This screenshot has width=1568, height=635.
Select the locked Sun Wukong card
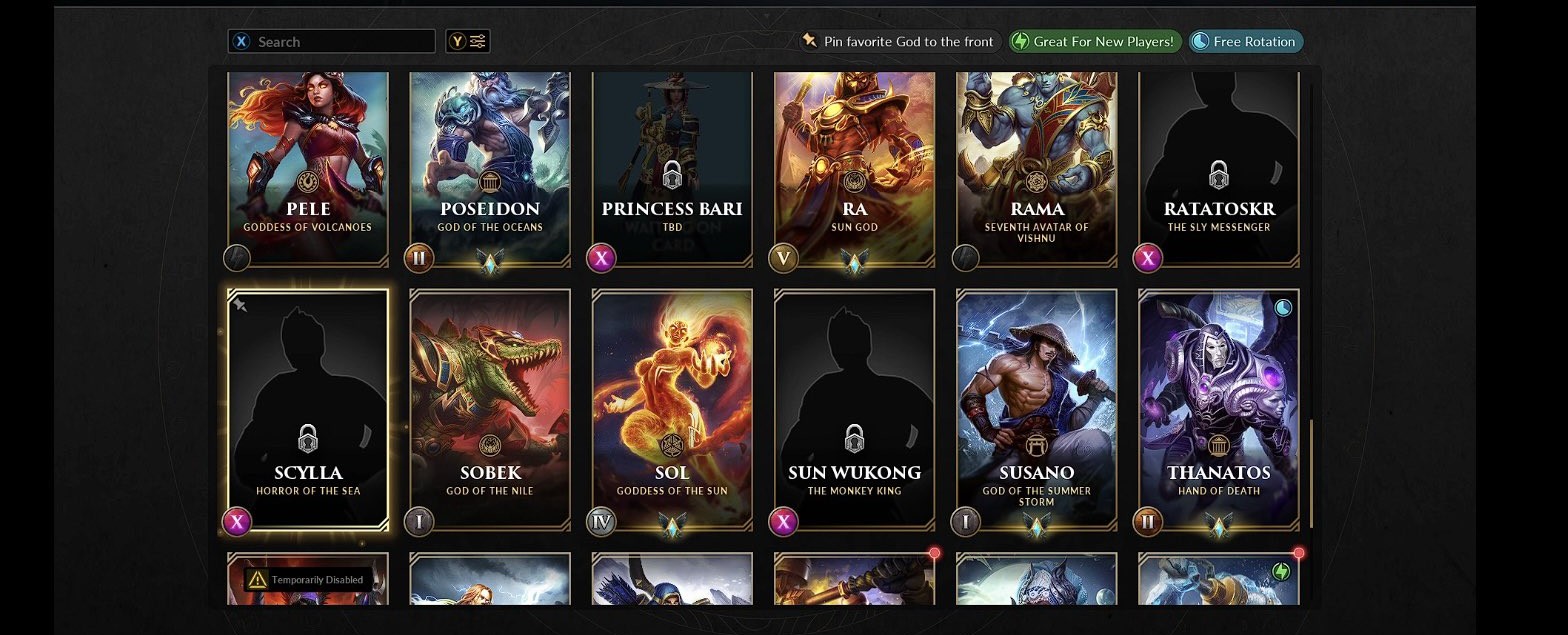[x=854, y=408]
